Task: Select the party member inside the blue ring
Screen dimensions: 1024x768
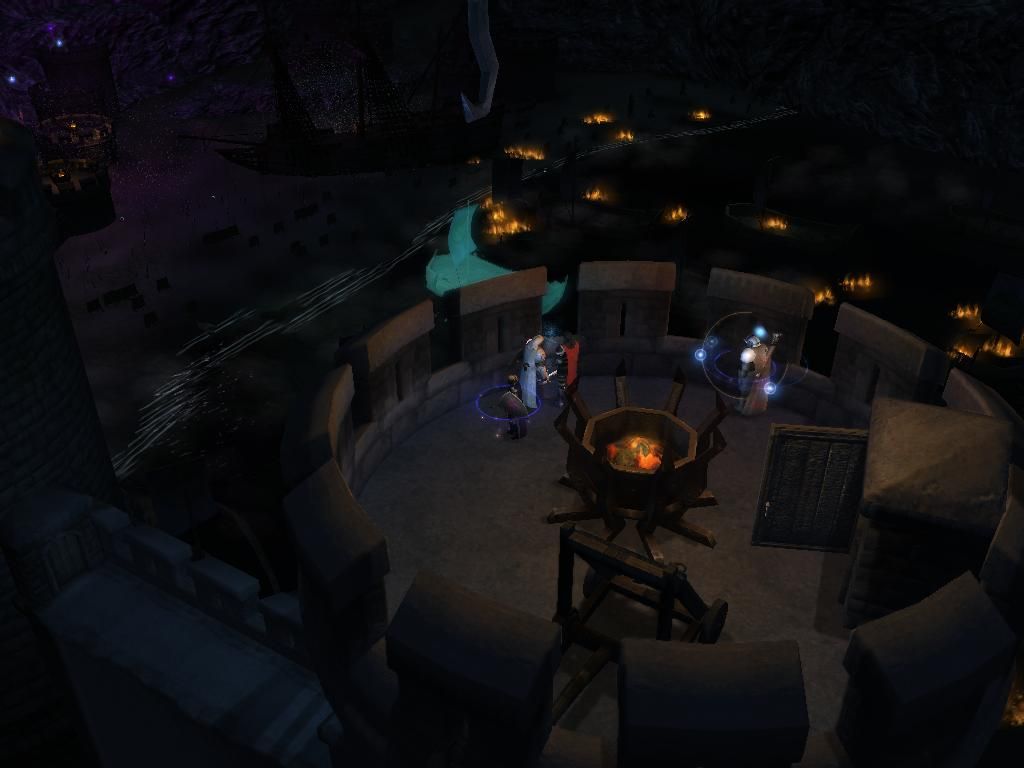Action: (513, 406)
